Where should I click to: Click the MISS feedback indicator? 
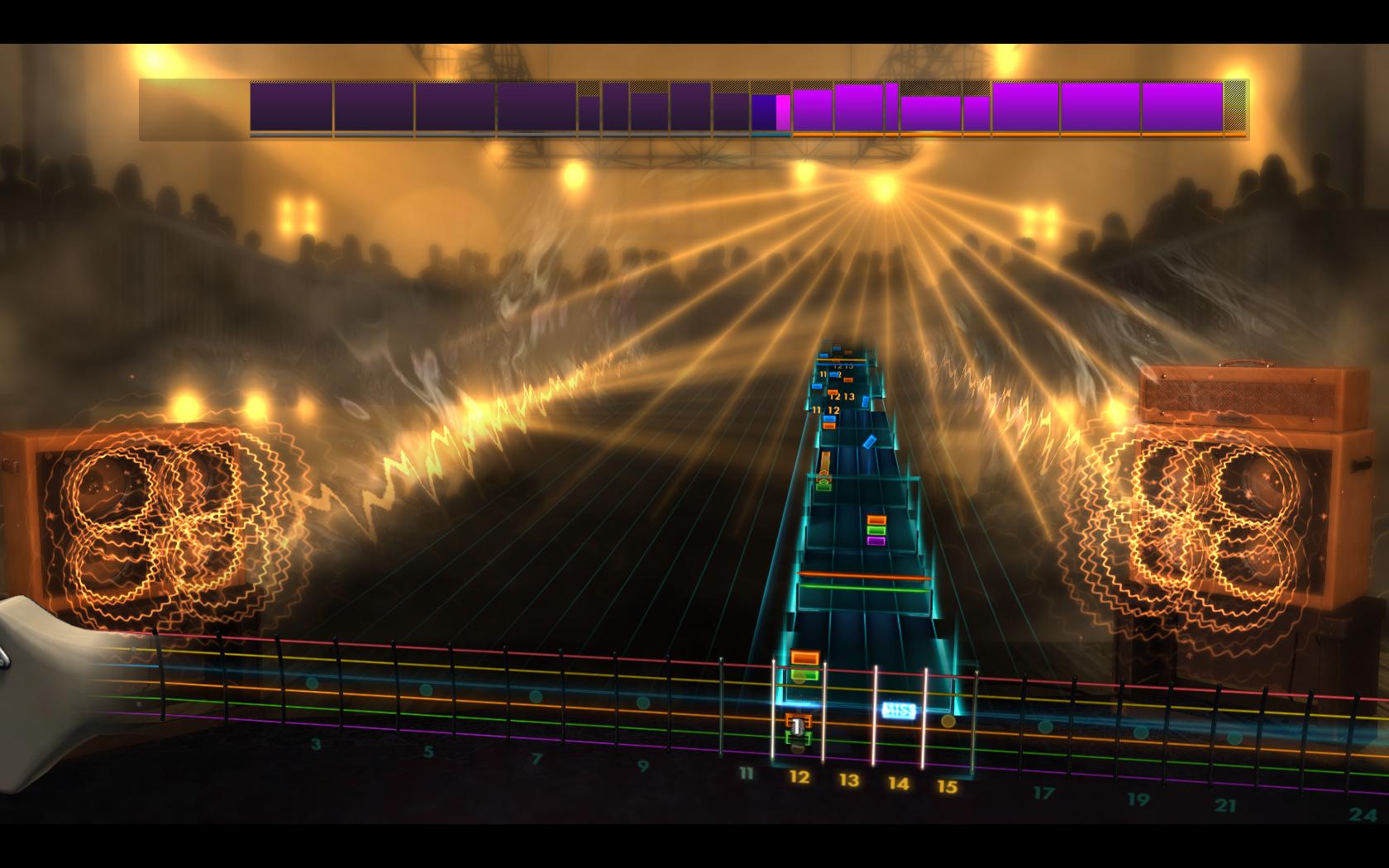click(x=899, y=709)
